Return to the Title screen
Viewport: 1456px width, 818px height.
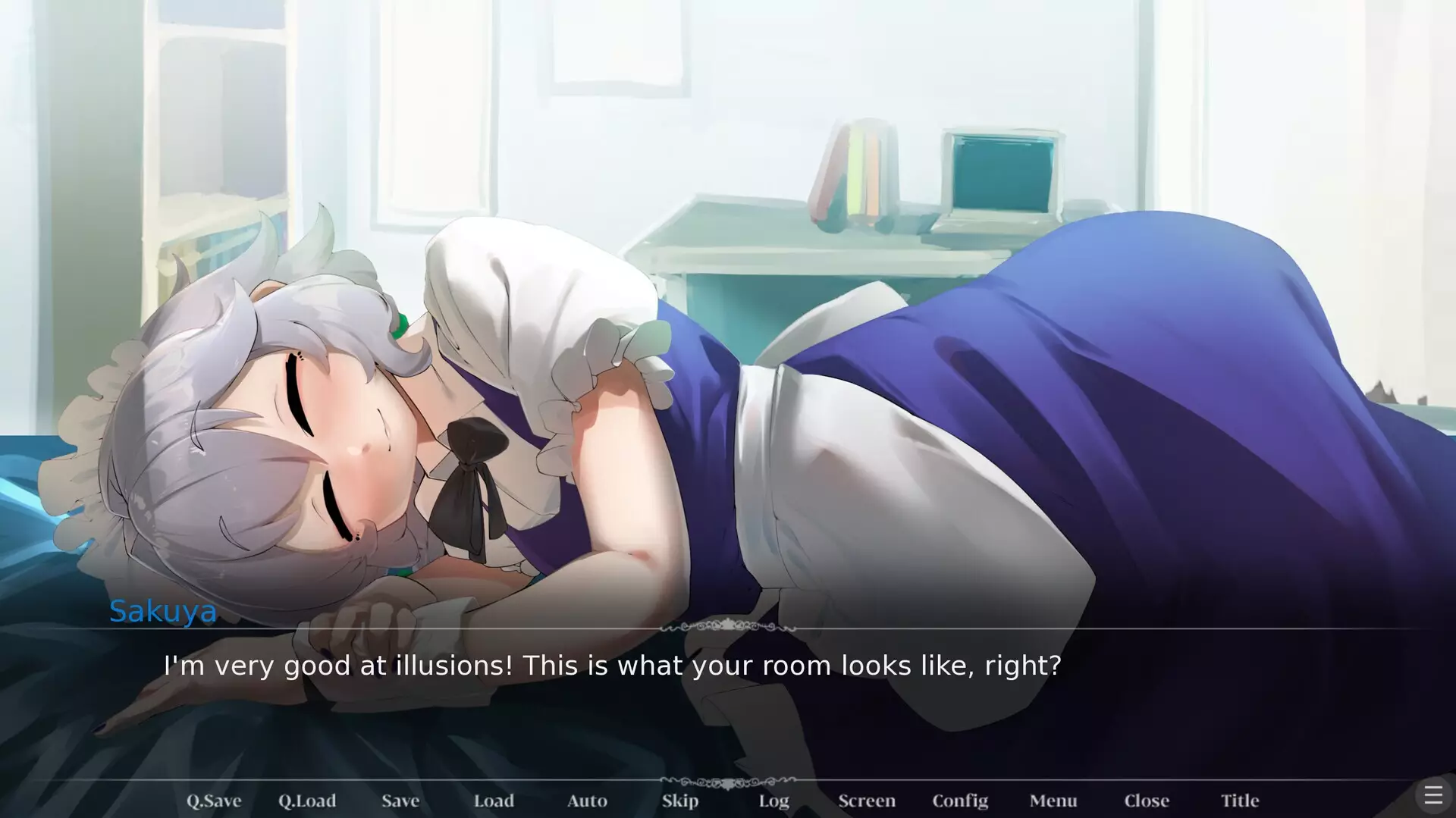click(1240, 801)
